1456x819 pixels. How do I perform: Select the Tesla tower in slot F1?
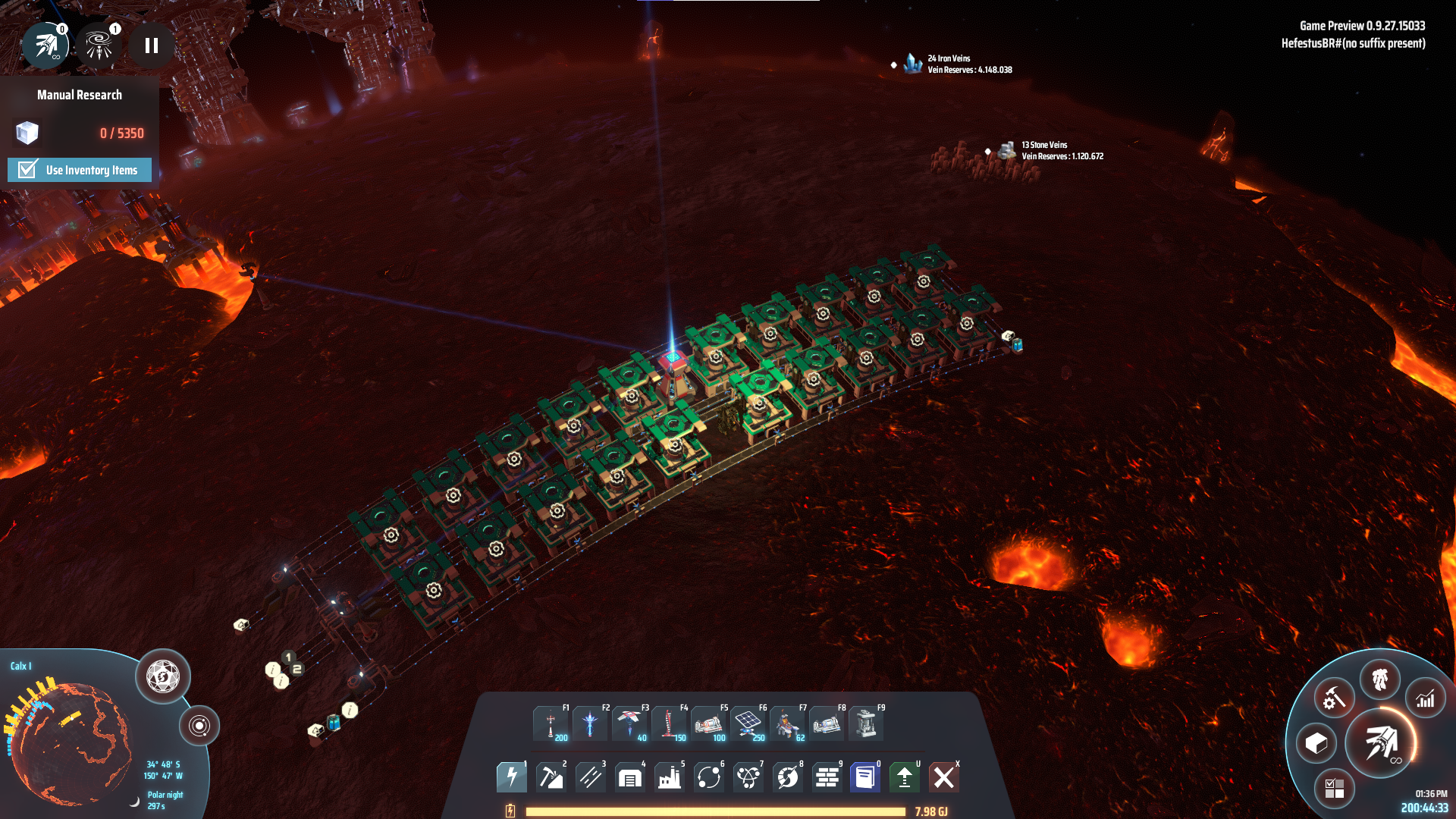[551, 723]
